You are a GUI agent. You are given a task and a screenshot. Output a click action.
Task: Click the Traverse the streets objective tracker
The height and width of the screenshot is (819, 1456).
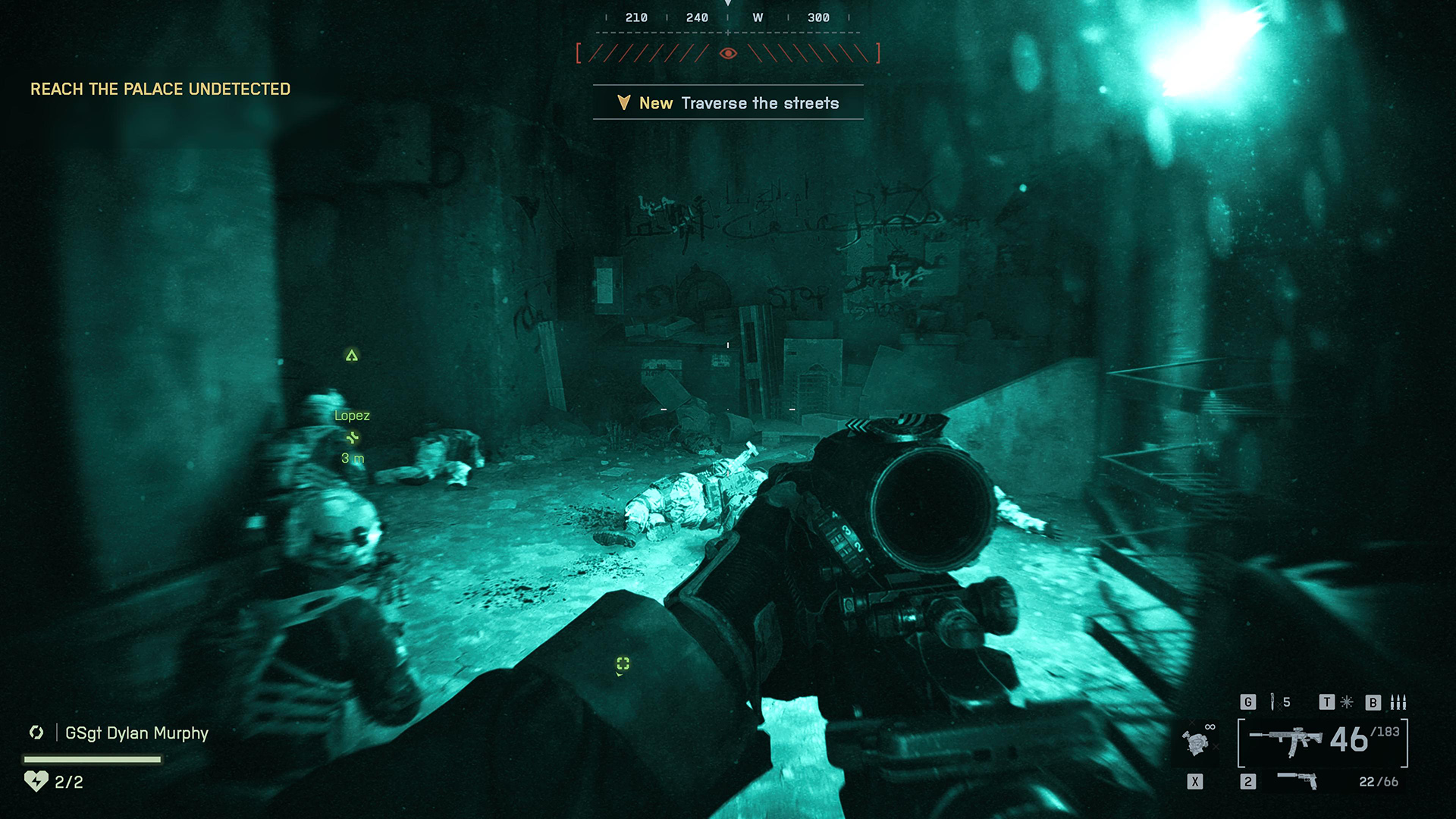[728, 103]
